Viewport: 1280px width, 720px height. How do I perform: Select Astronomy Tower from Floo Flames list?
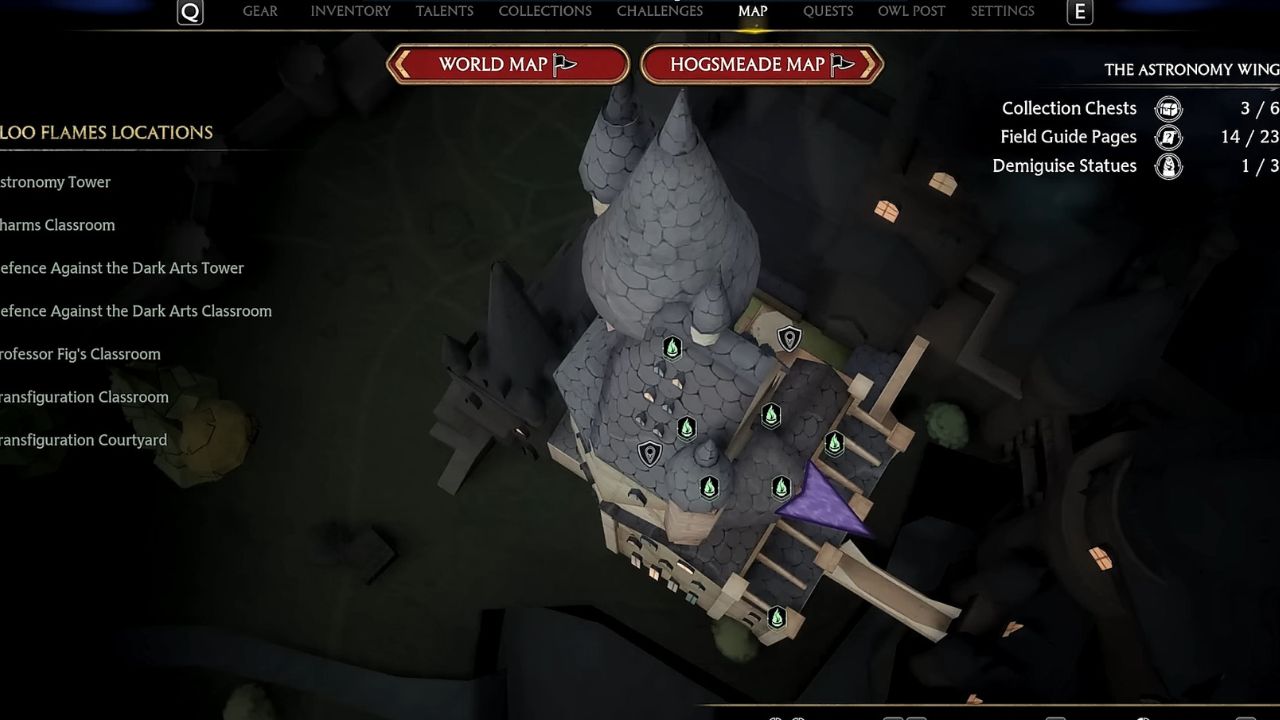[55, 182]
